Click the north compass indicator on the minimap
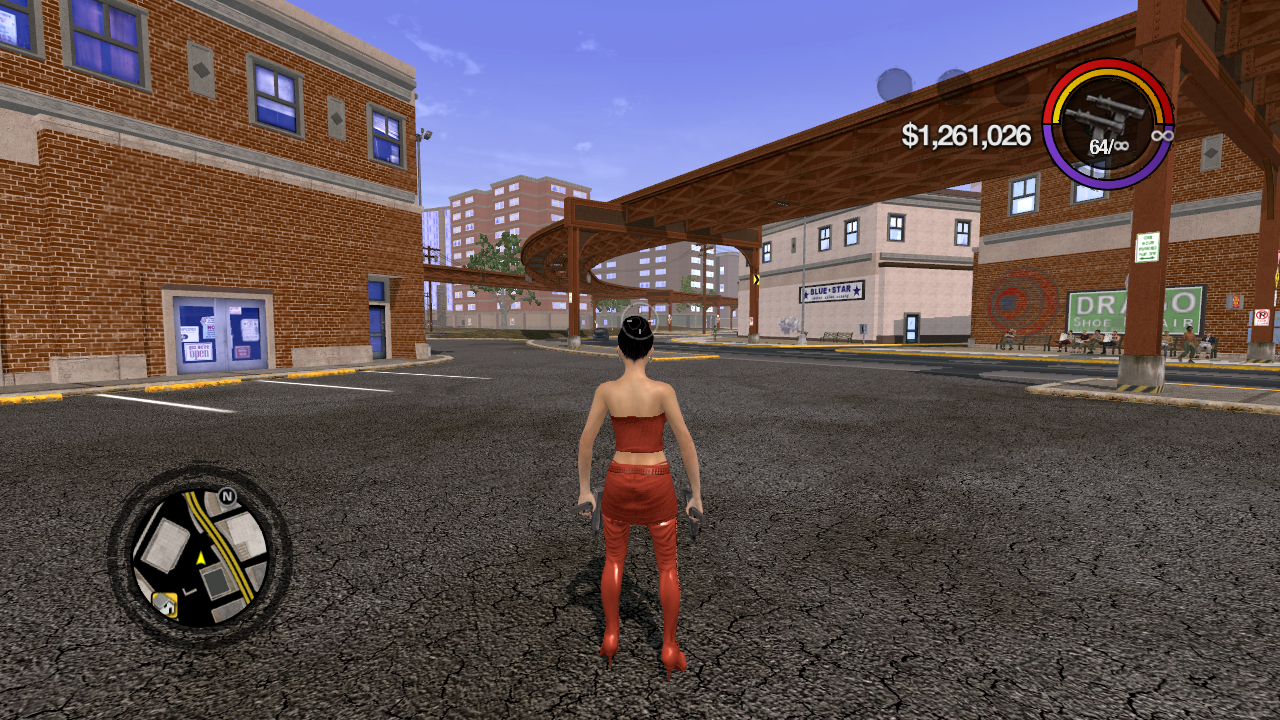1280x720 pixels. pos(227,496)
